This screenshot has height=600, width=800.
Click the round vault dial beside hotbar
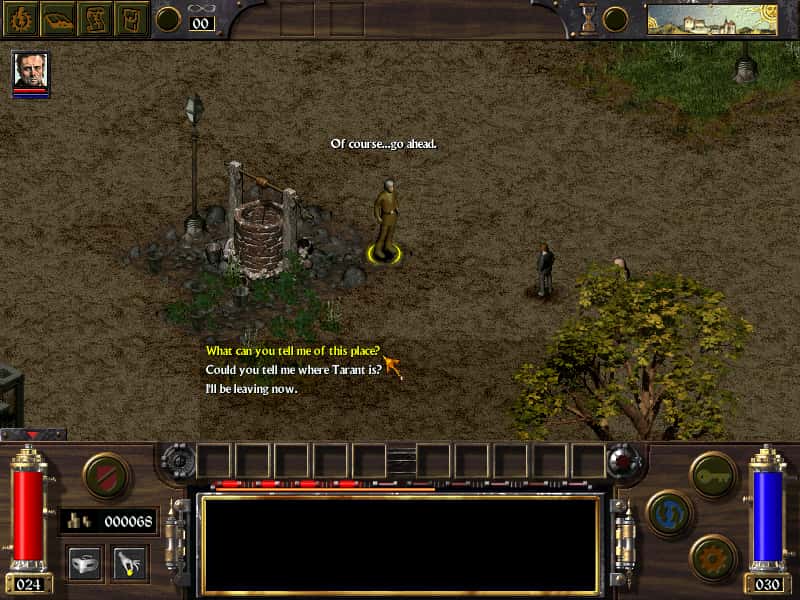177,461
